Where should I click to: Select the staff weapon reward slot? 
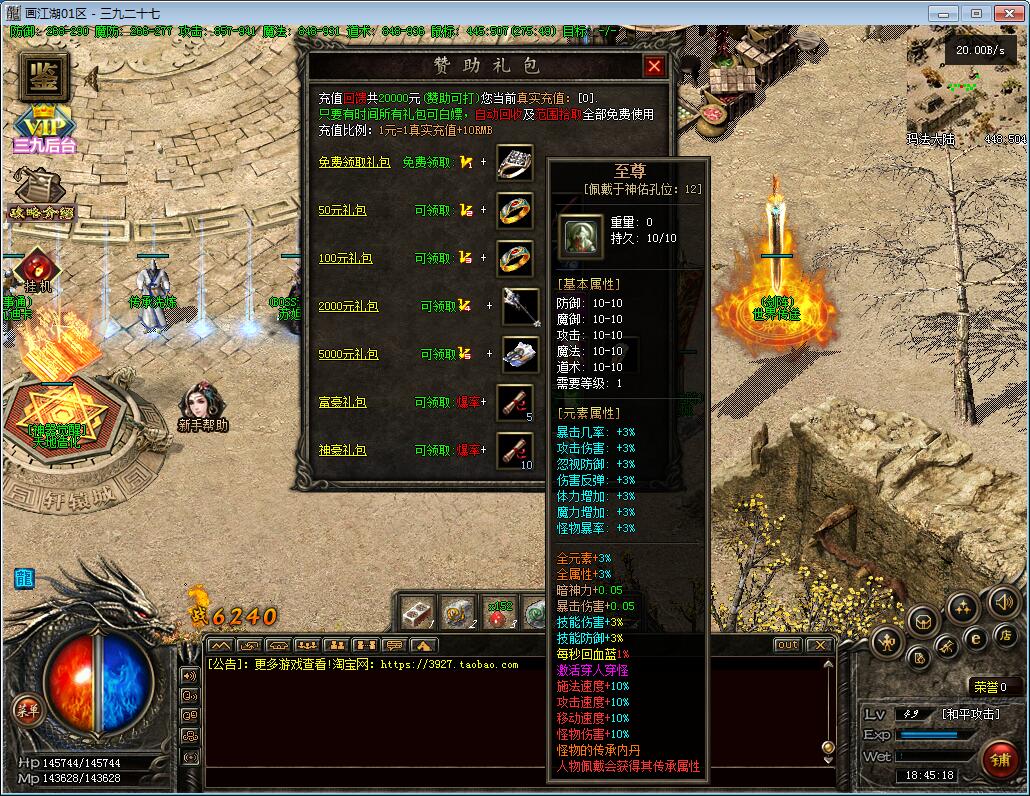coord(520,306)
